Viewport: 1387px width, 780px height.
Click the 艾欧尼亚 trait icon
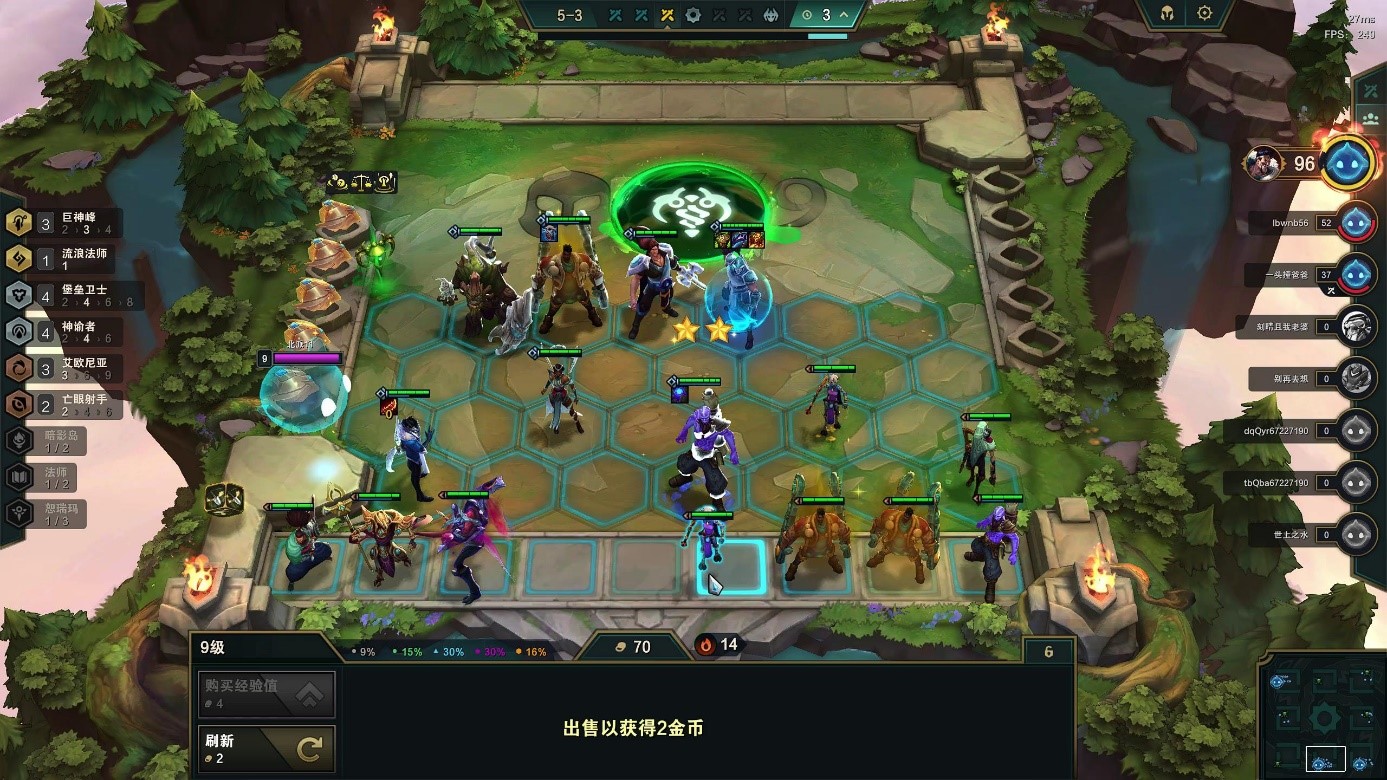[20, 368]
